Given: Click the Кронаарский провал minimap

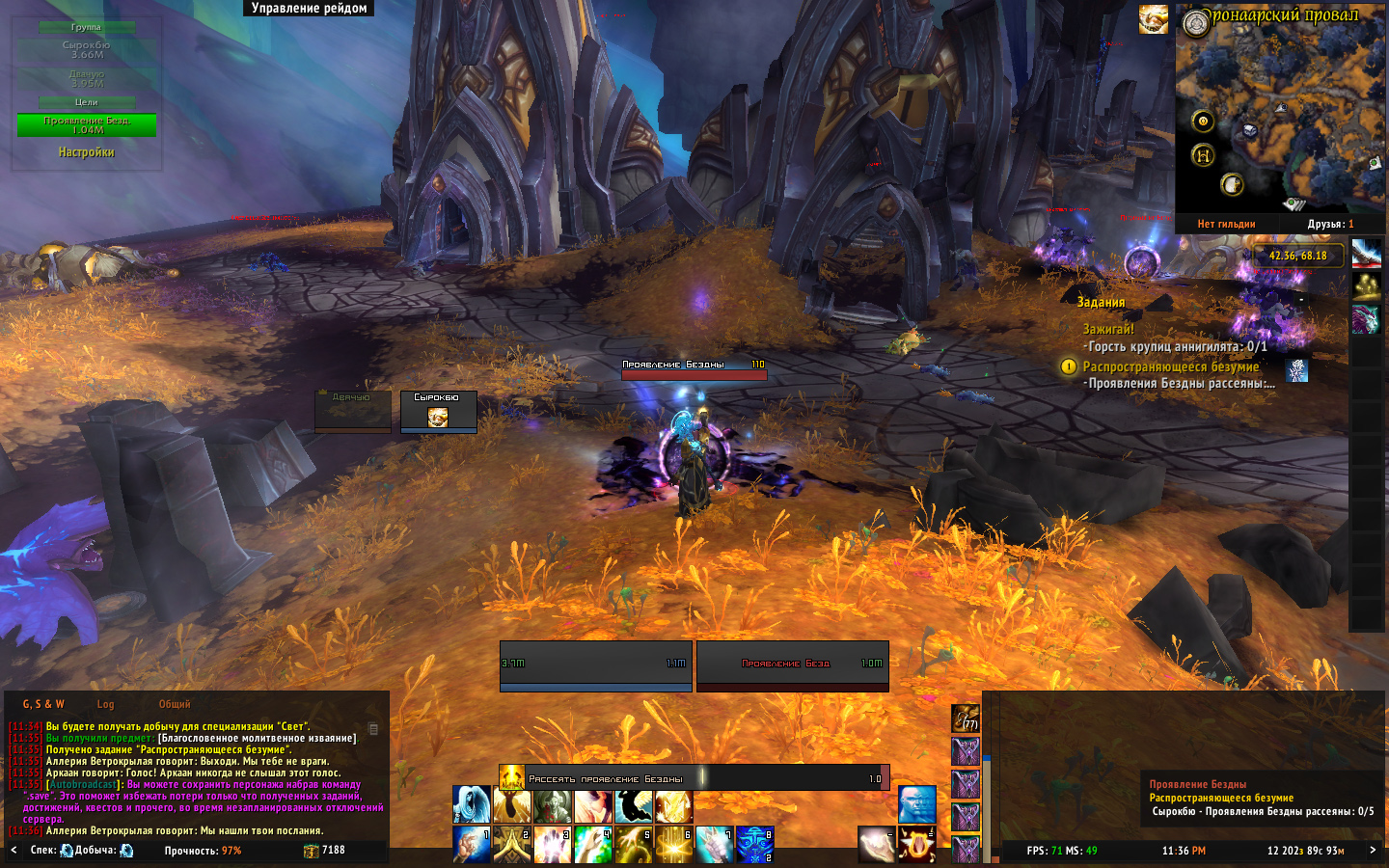Looking at the screenshot, I should (x=1279, y=116).
